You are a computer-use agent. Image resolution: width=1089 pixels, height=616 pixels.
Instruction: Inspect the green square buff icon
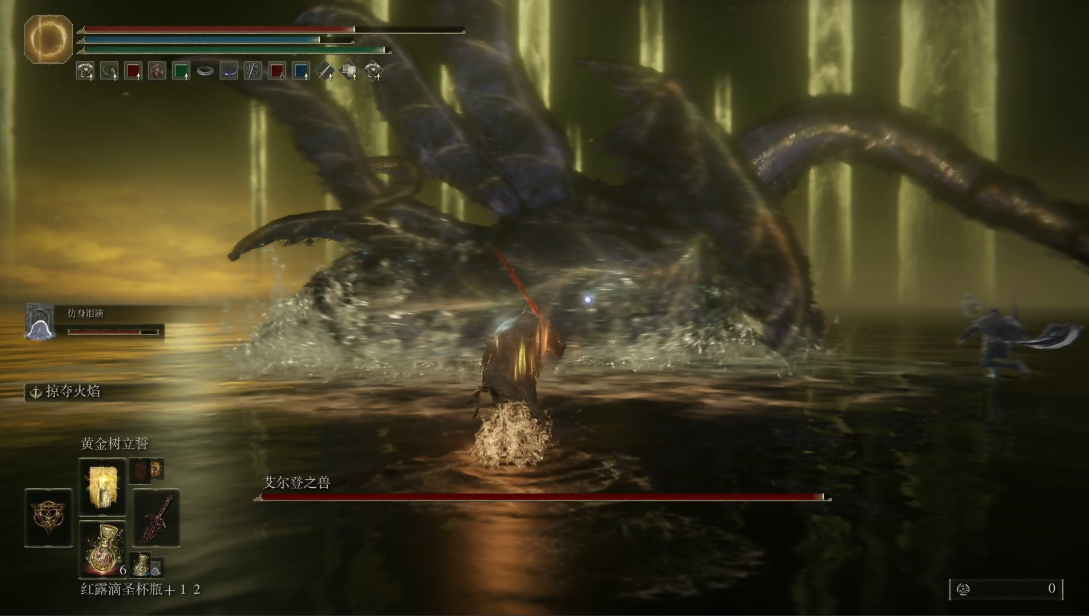181,71
